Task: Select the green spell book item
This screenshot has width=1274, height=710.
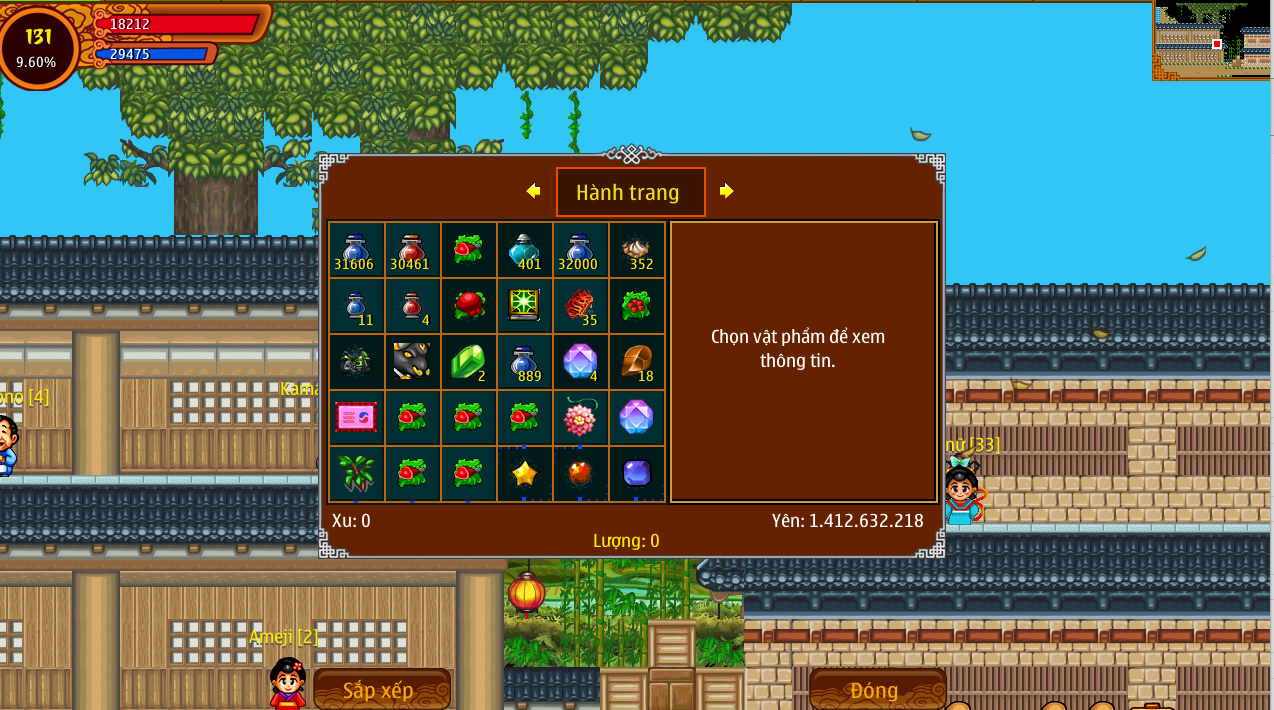Action: click(x=524, y=305)
